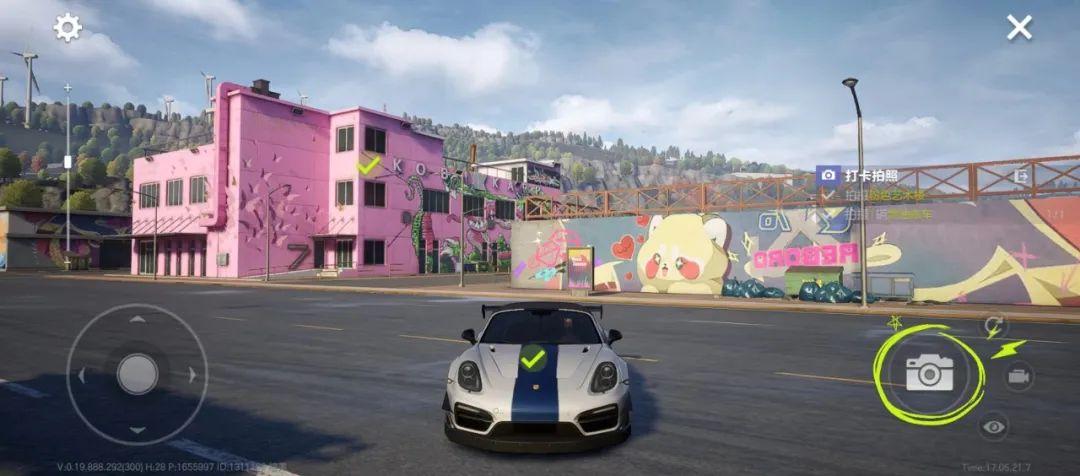Image resolution: width=1080 pixels, height=476 pixels.
Task: Switch to video recording mode
Action: (1018, 376)
